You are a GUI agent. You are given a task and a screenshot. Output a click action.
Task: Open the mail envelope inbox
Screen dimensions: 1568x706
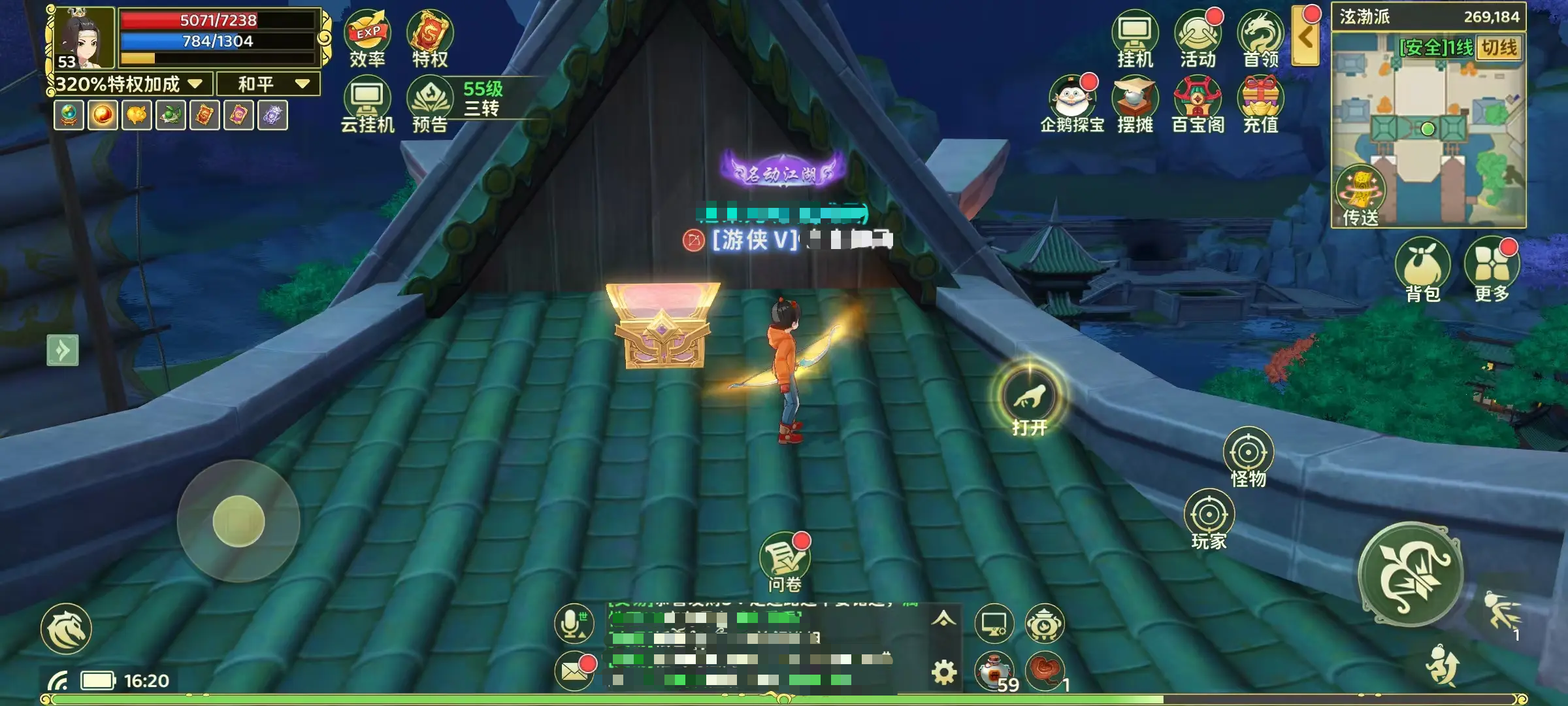pyautogui.click(x=574, y=671)
